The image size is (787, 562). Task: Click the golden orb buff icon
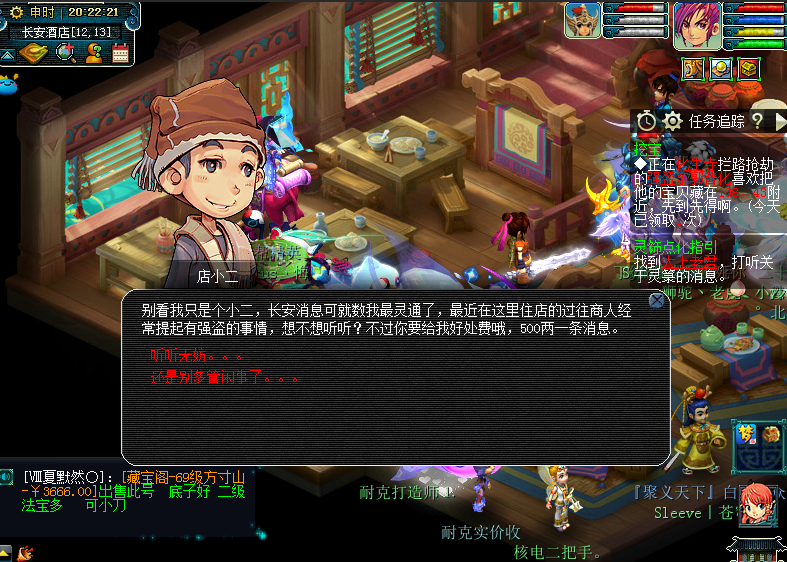pos(721,68)
